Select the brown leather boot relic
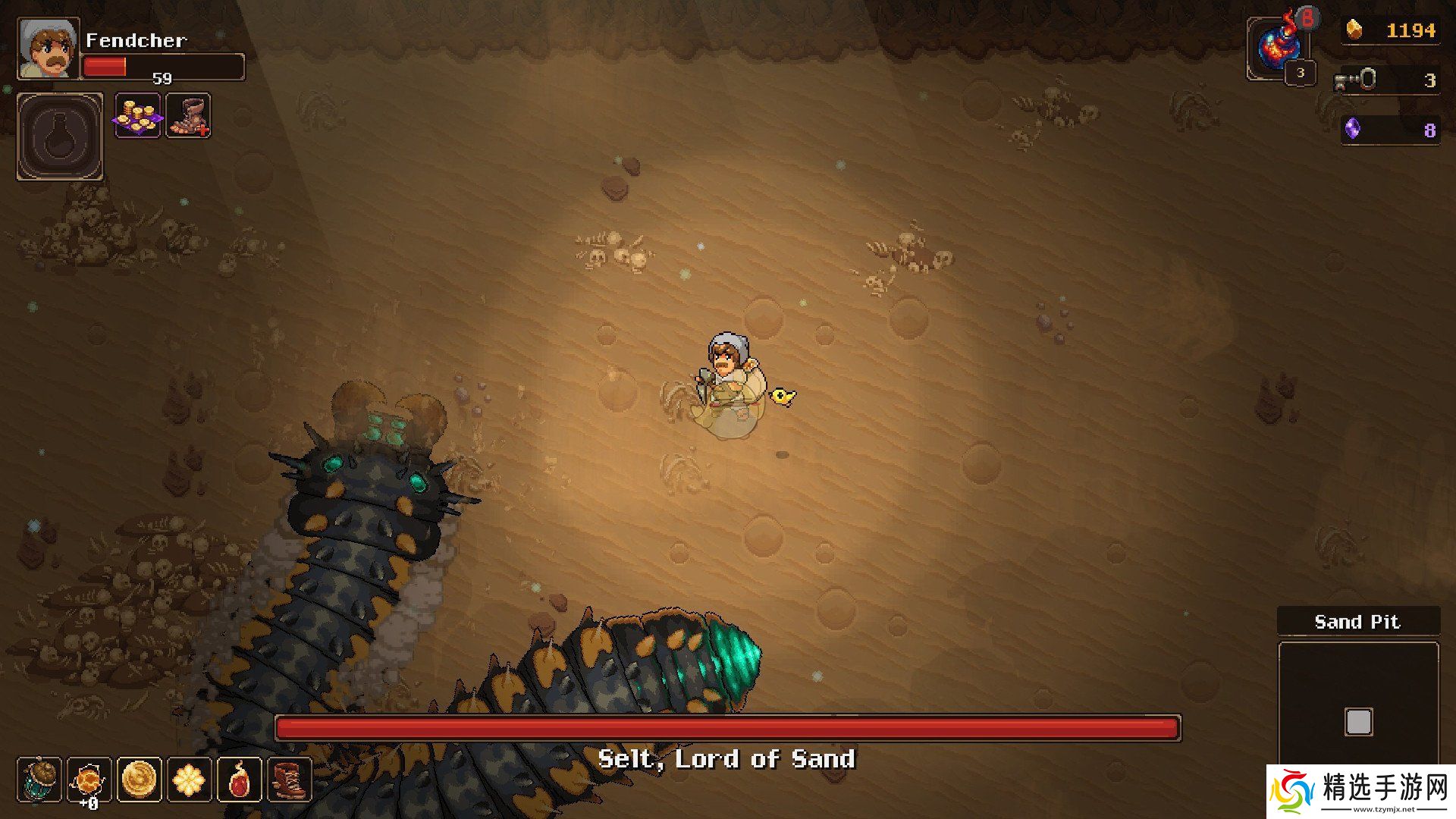The width and height of the screenshot is (1456, 819). click(x=290, y=779)
